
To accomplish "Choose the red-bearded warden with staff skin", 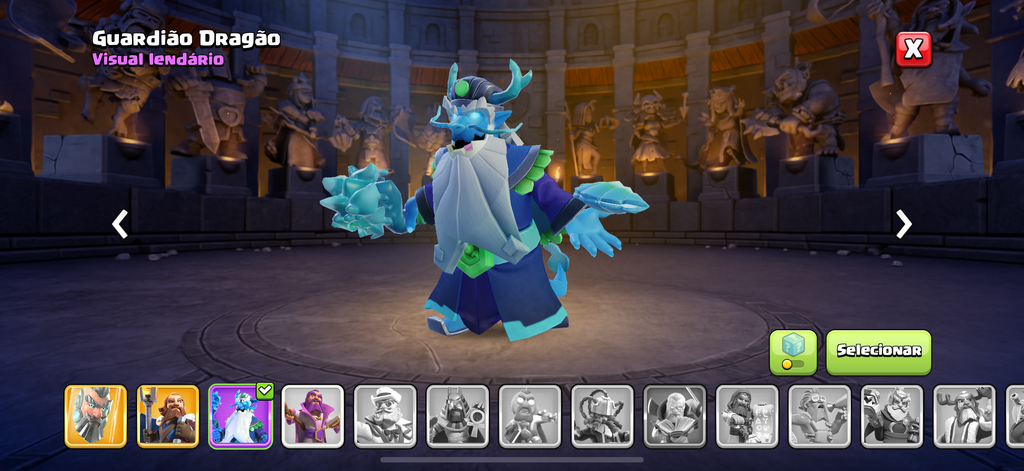I will 168,416.
